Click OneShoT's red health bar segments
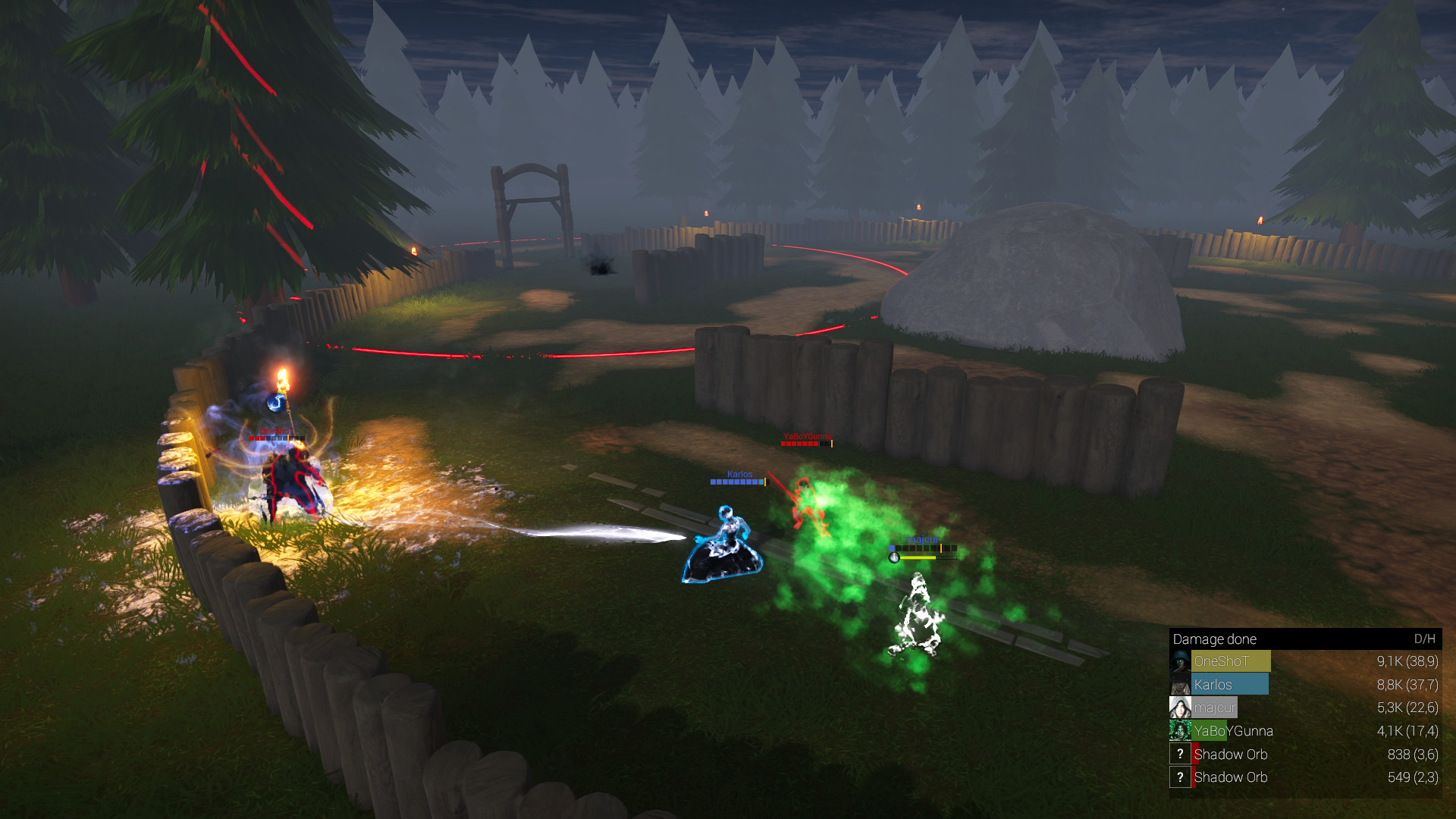Screen dimensions: 1456x819 [x=257, y=438]
